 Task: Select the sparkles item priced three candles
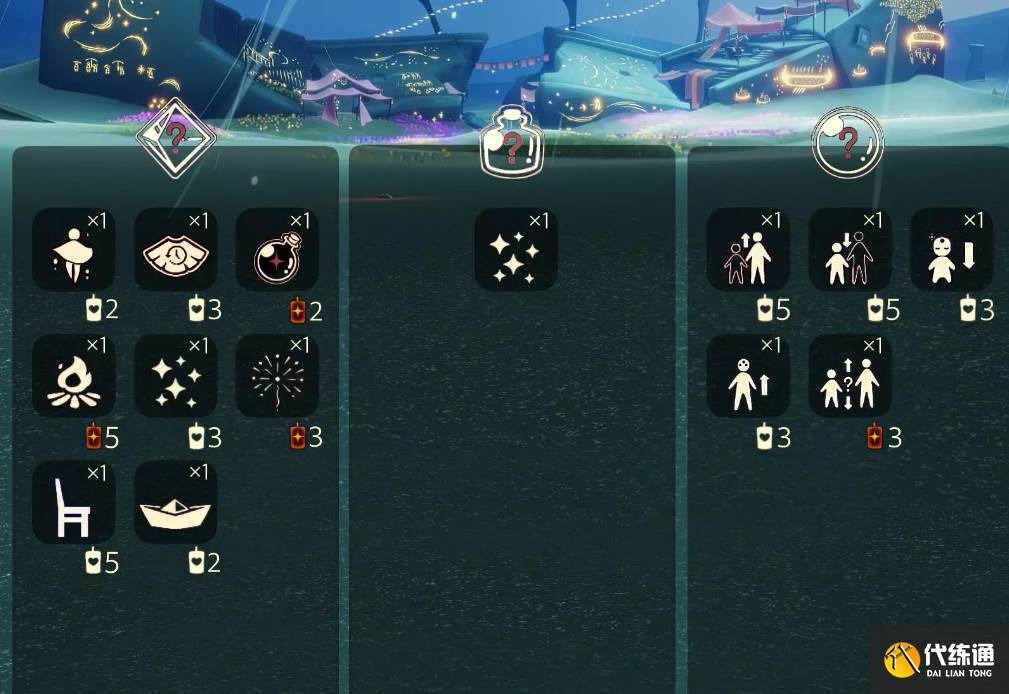(x=176, y=376)
